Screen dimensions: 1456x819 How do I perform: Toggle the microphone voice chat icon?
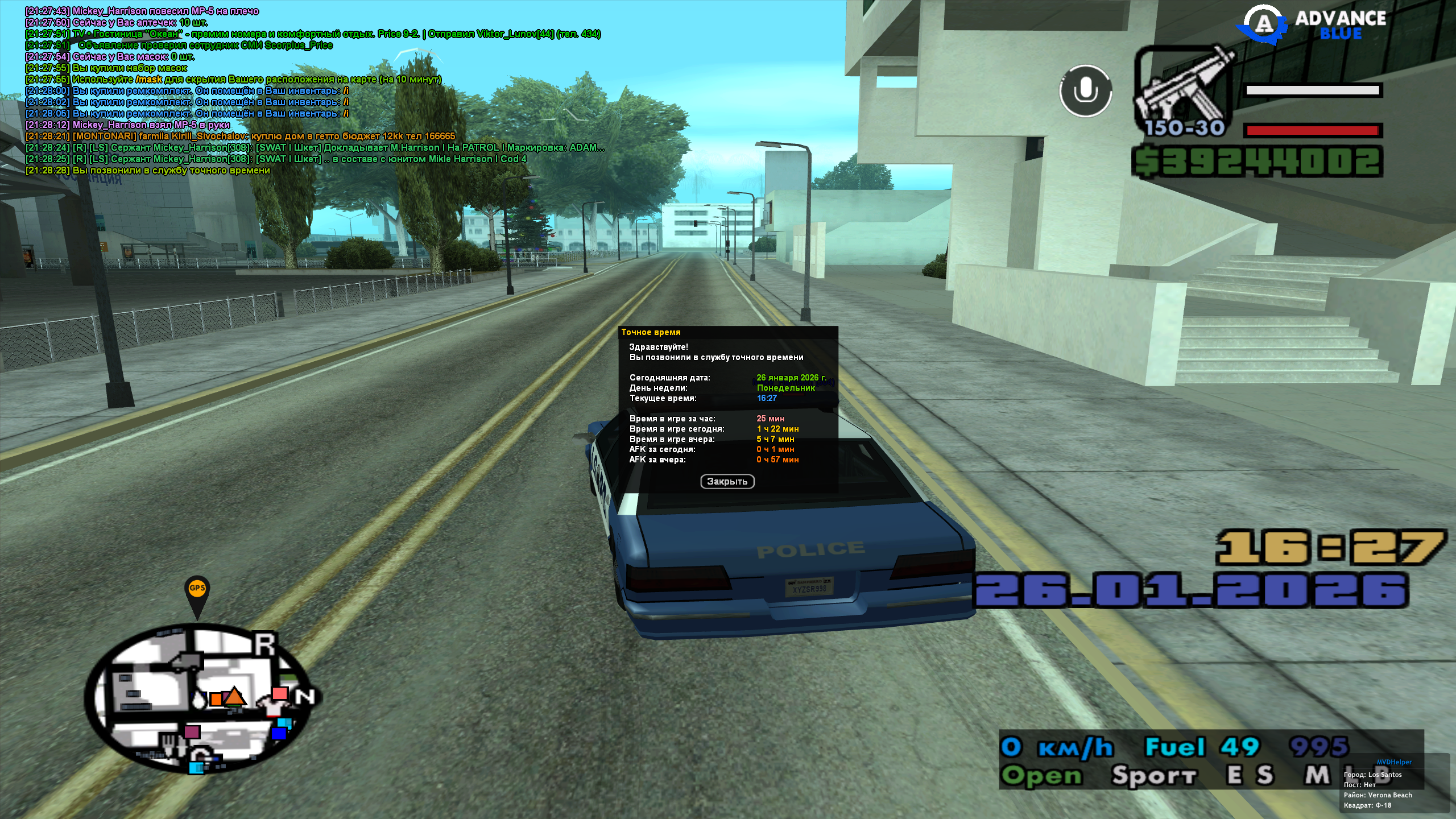[1085, 91]
